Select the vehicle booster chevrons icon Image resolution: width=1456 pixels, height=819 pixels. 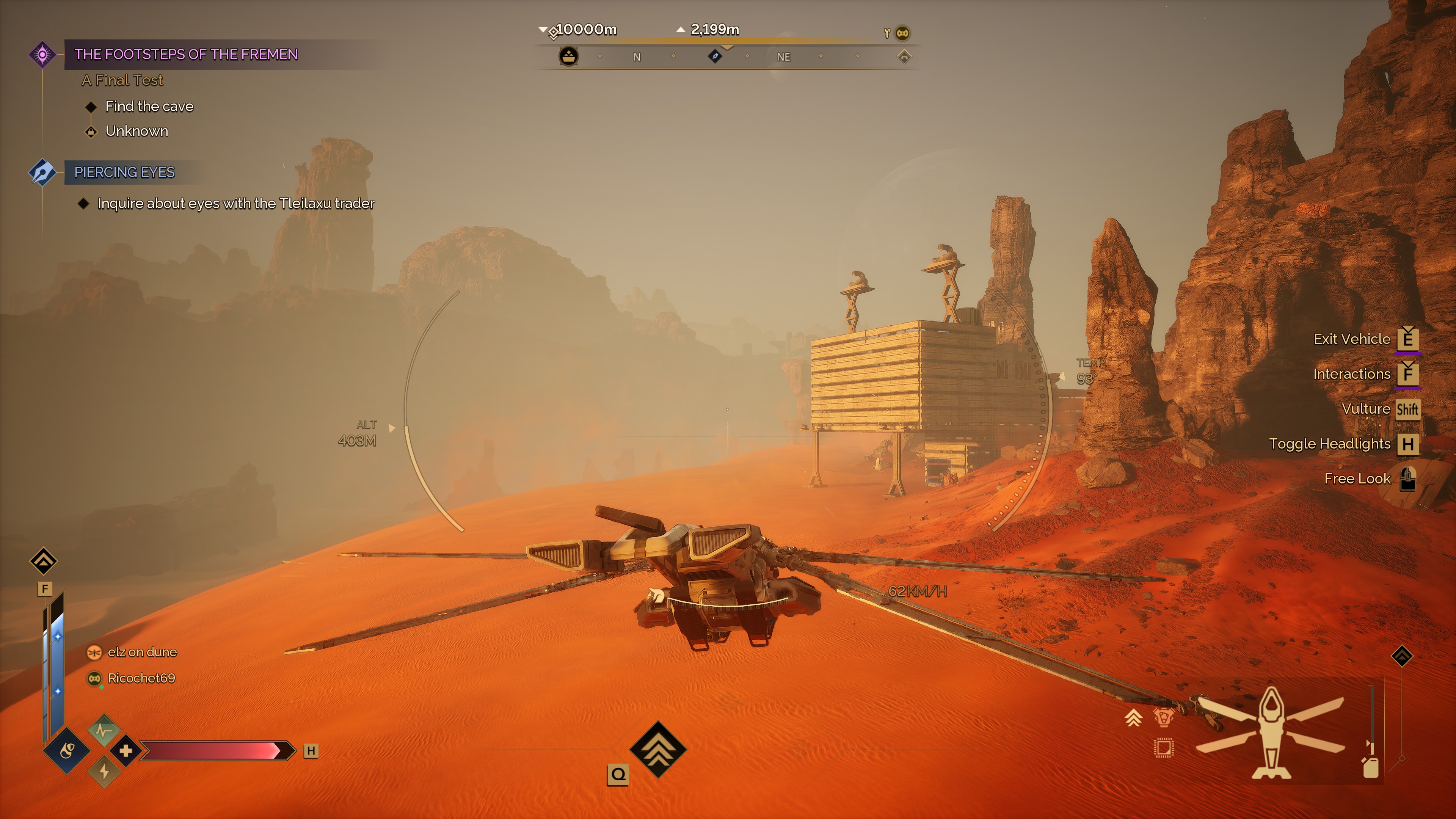click(1133, 718)
